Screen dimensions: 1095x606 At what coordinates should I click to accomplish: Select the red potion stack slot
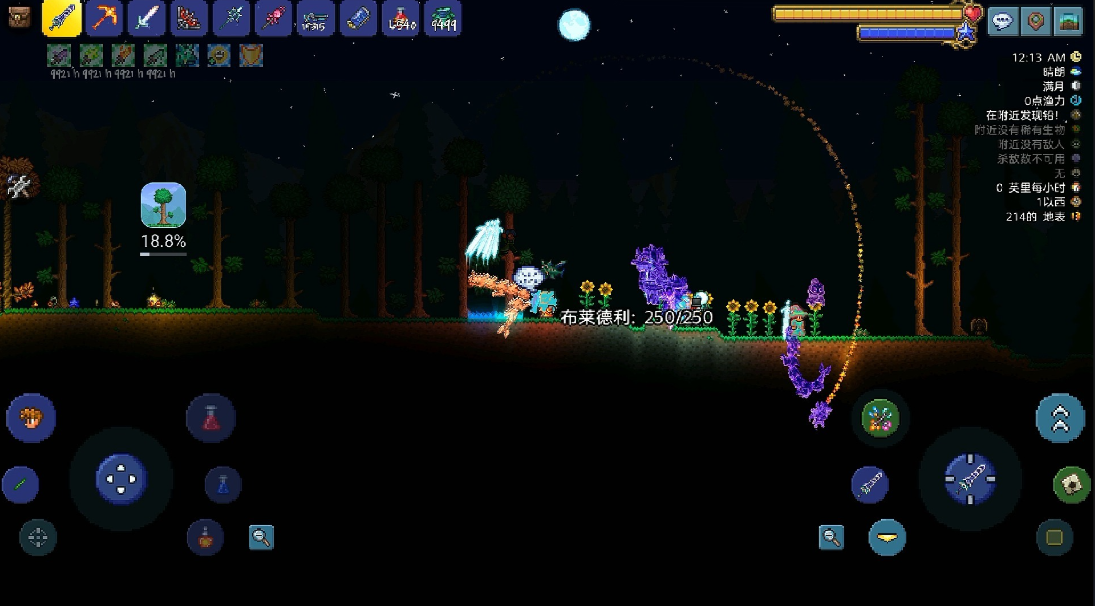click(x=400, y=18)
